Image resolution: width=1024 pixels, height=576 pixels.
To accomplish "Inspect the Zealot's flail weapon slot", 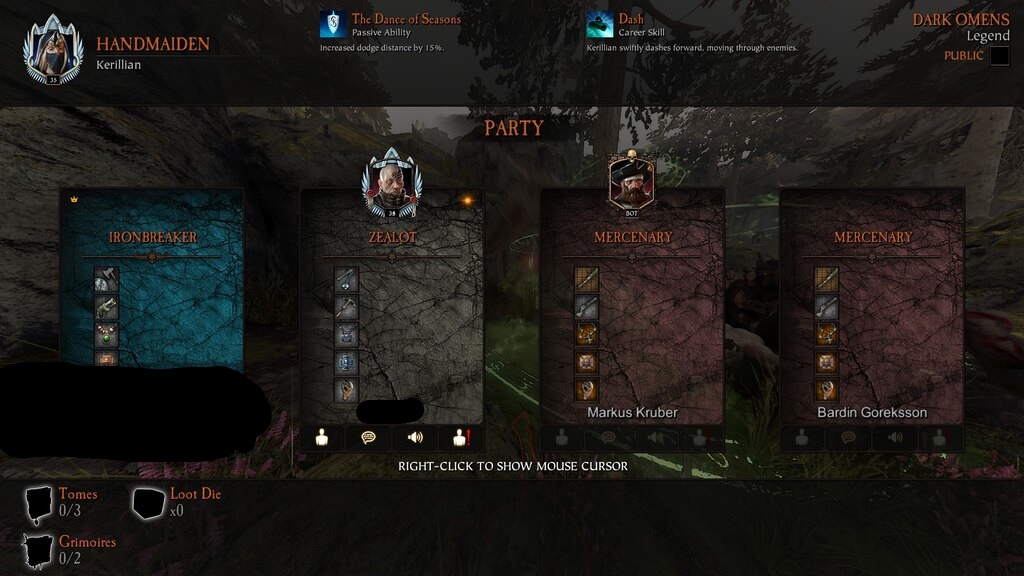I will [346, 279].
